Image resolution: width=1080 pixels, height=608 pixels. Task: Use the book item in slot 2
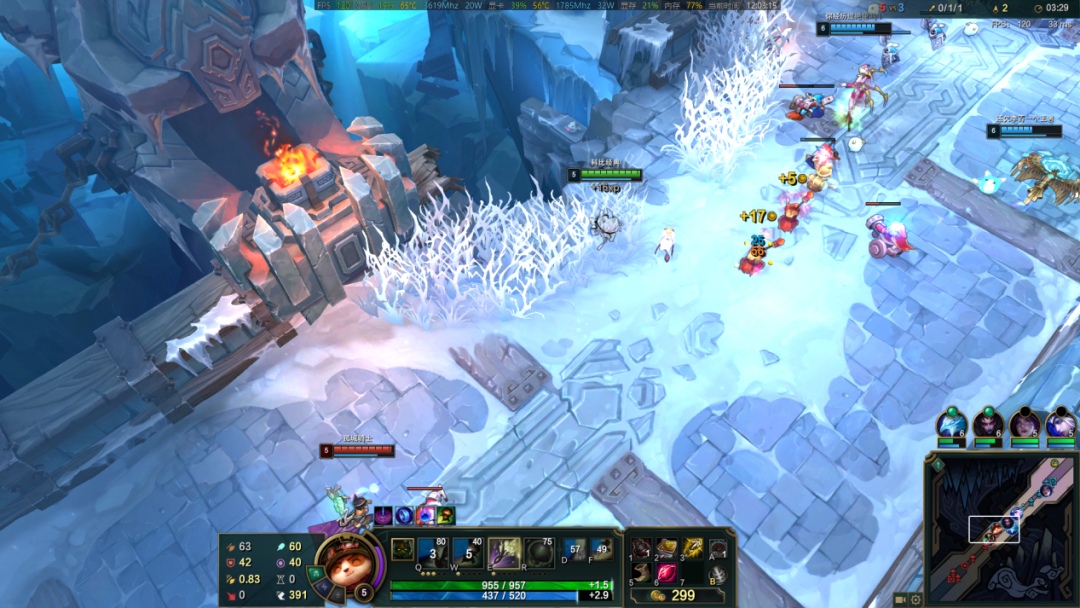tap(666, 549)
